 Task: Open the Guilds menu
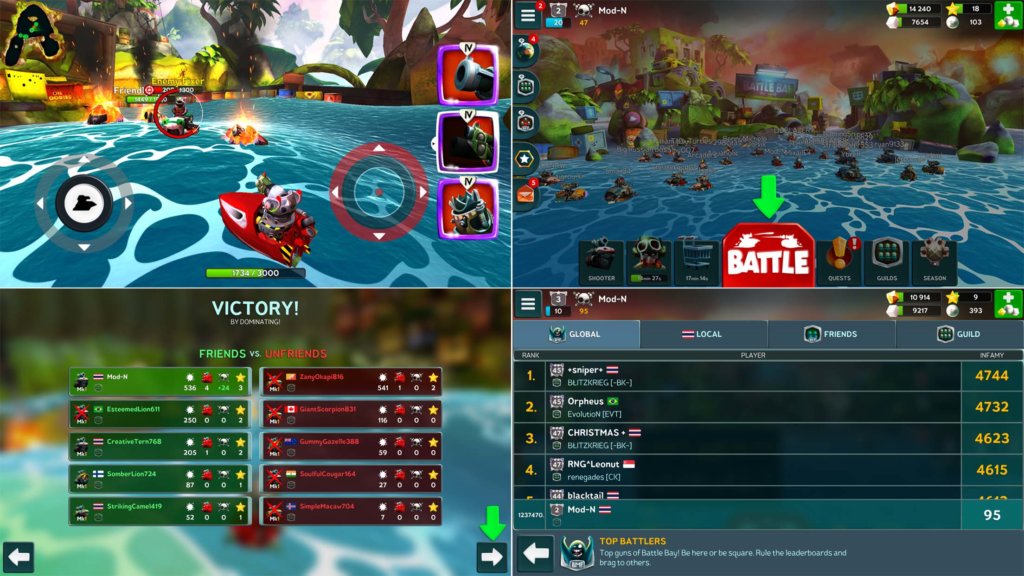point(887,260)
